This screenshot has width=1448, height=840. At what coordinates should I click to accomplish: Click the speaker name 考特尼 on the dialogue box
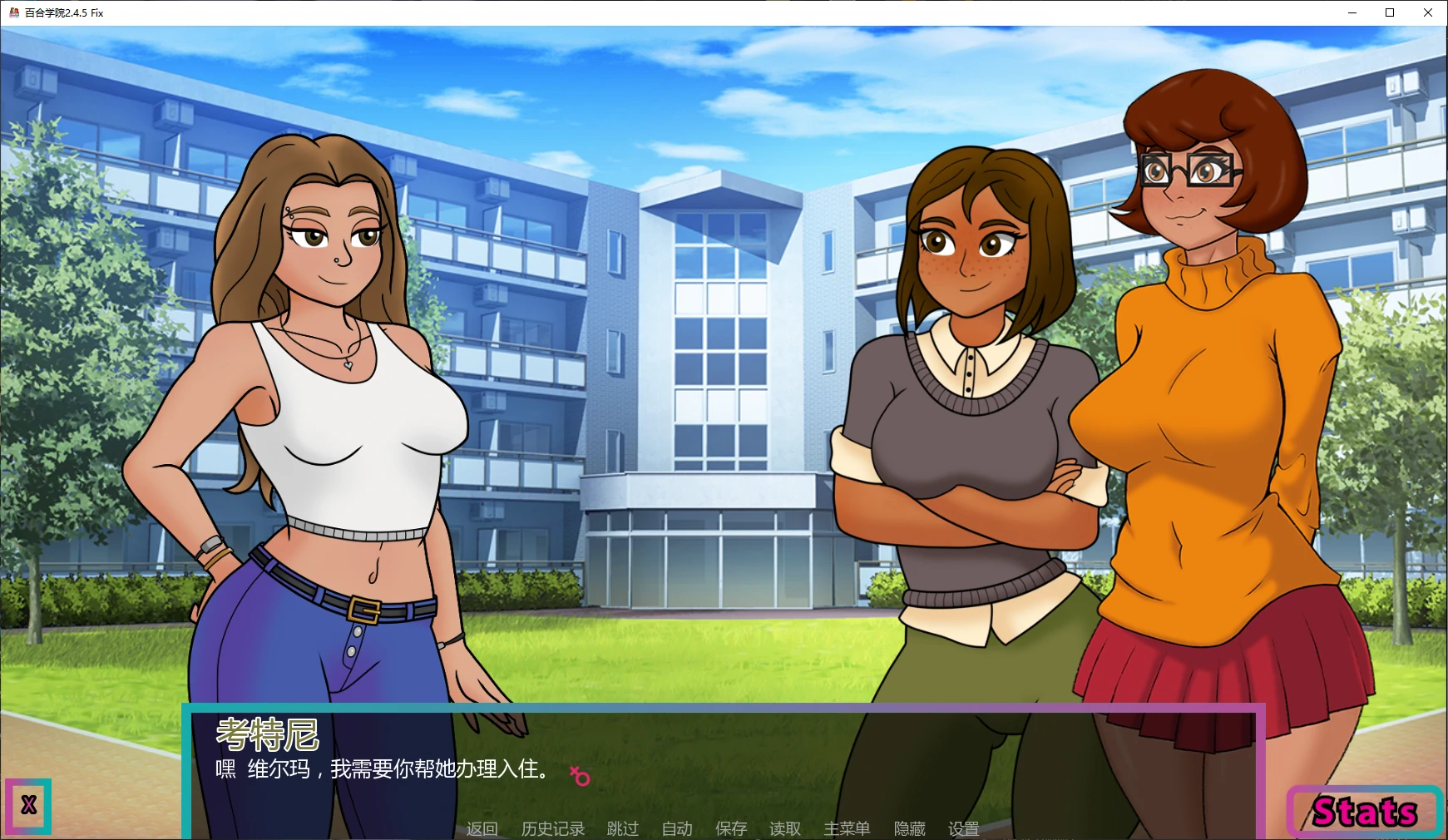point(268,734)
